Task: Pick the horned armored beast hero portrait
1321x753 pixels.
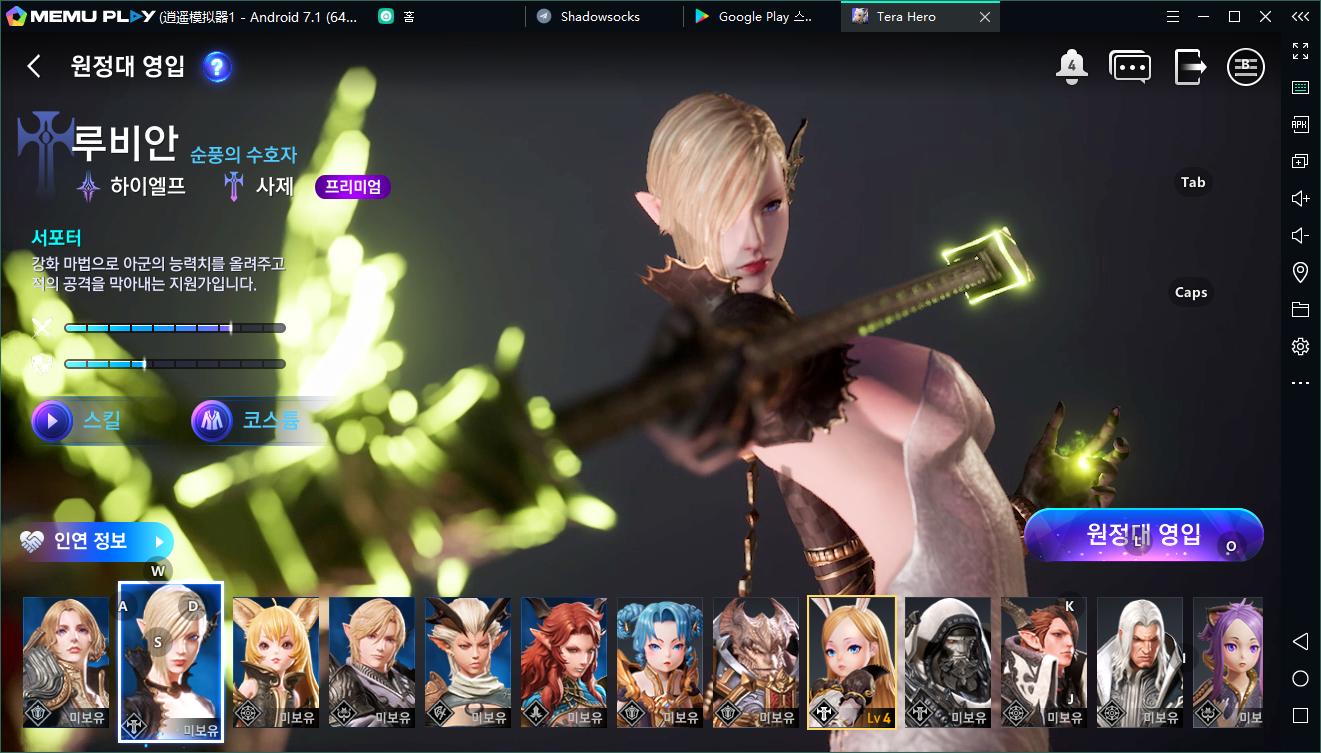Action: point(756,662)
